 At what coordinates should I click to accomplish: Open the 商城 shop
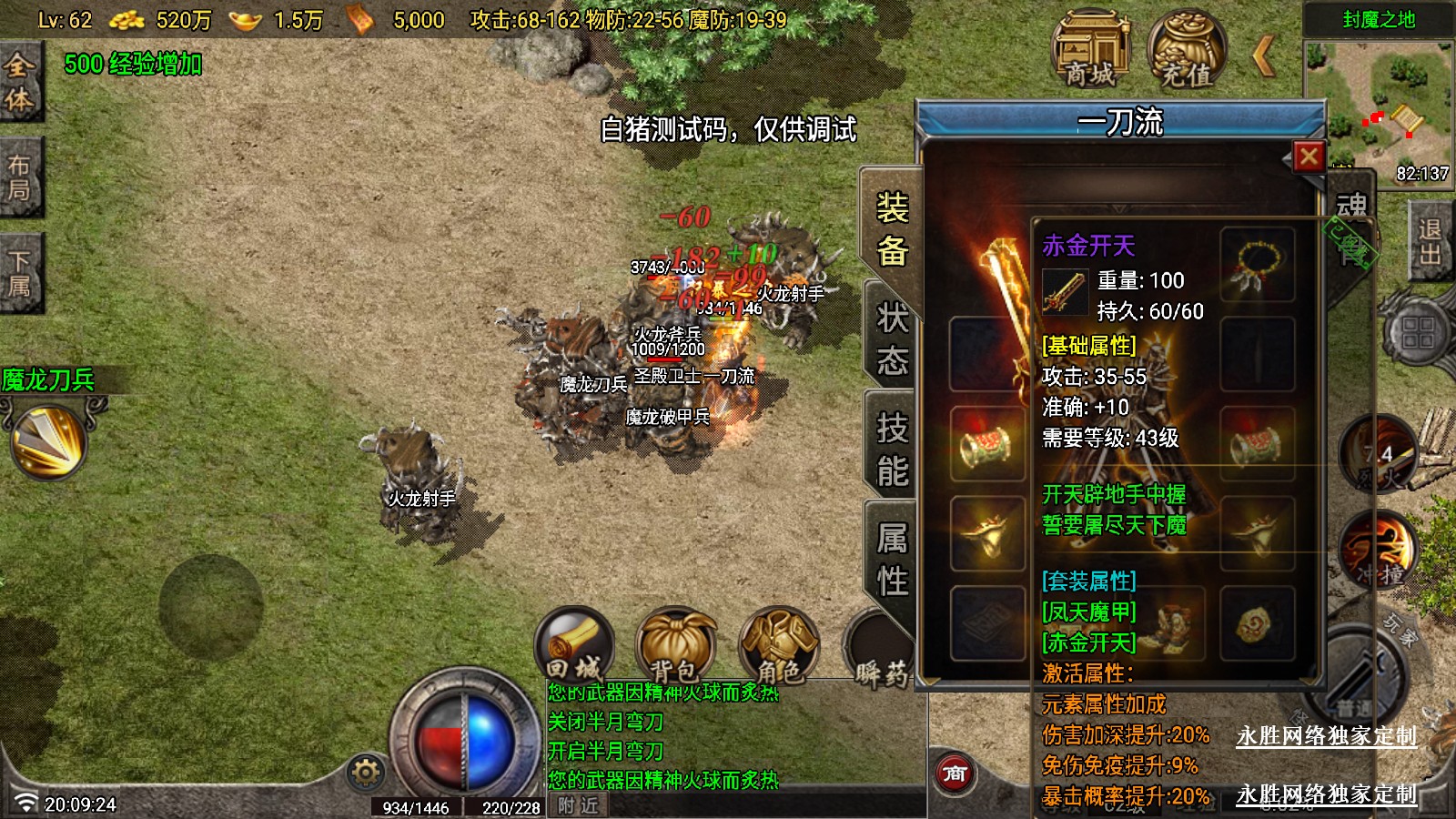pos(1089,50)
